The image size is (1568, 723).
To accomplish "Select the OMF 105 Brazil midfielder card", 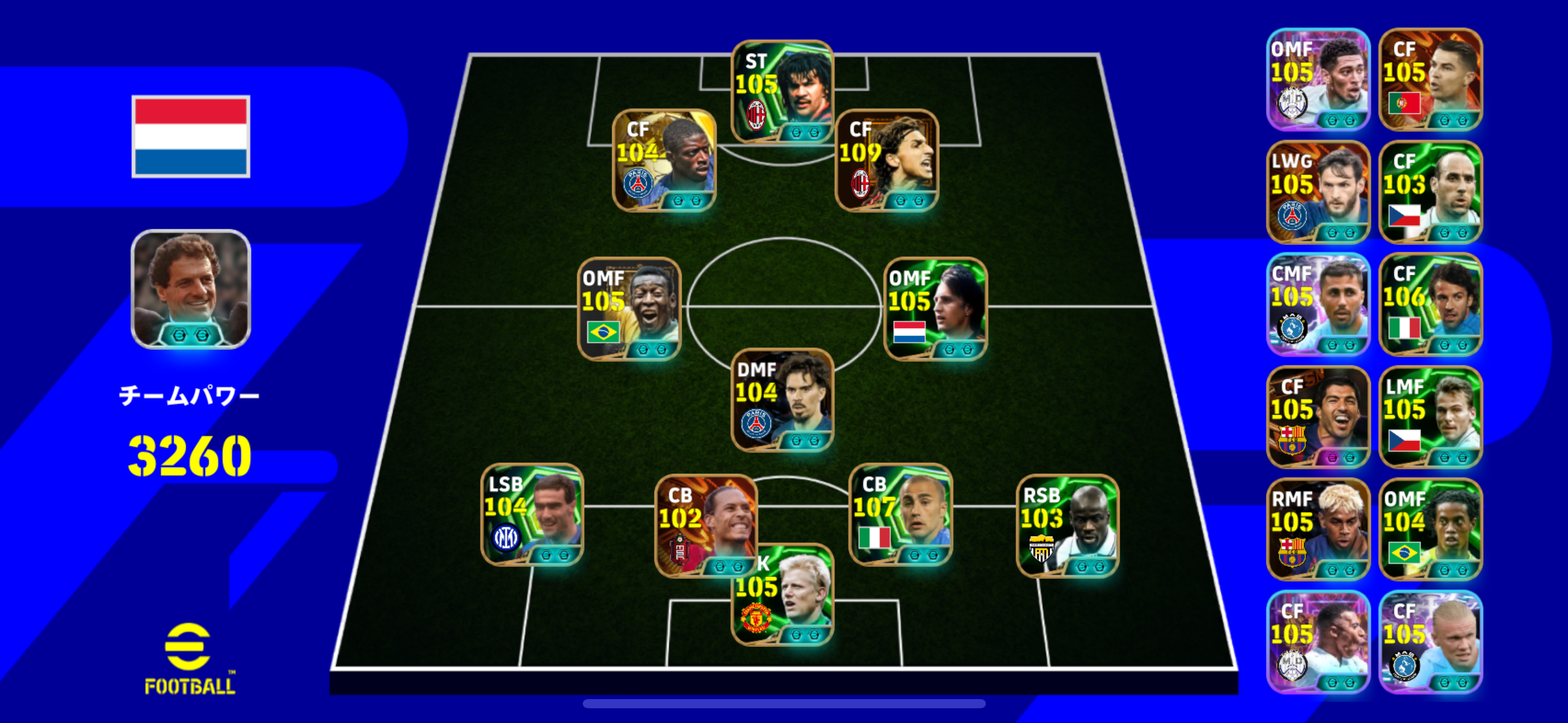I will (629, 309).
